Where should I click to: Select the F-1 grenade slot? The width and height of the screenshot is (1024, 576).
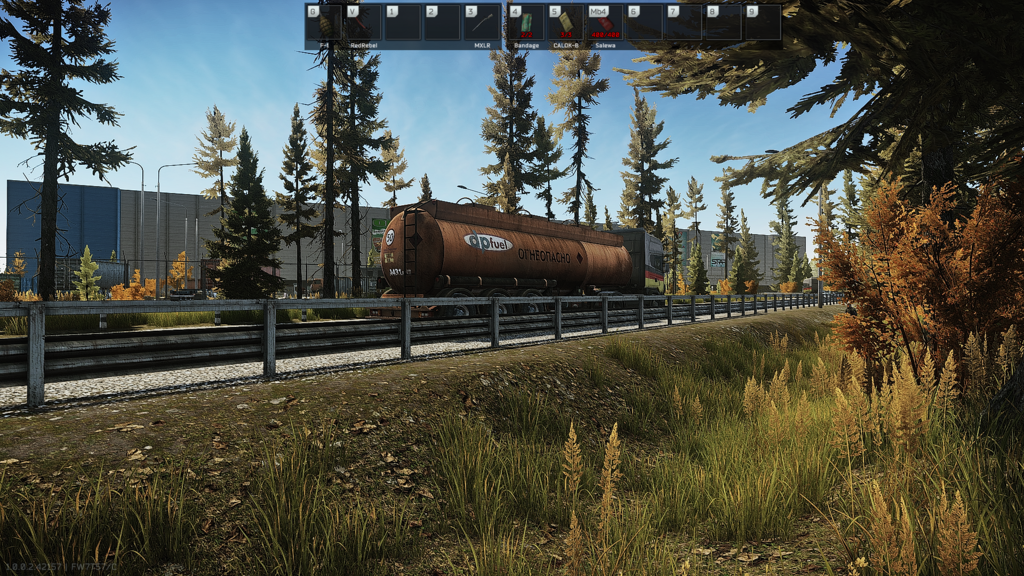pos(324,23)
